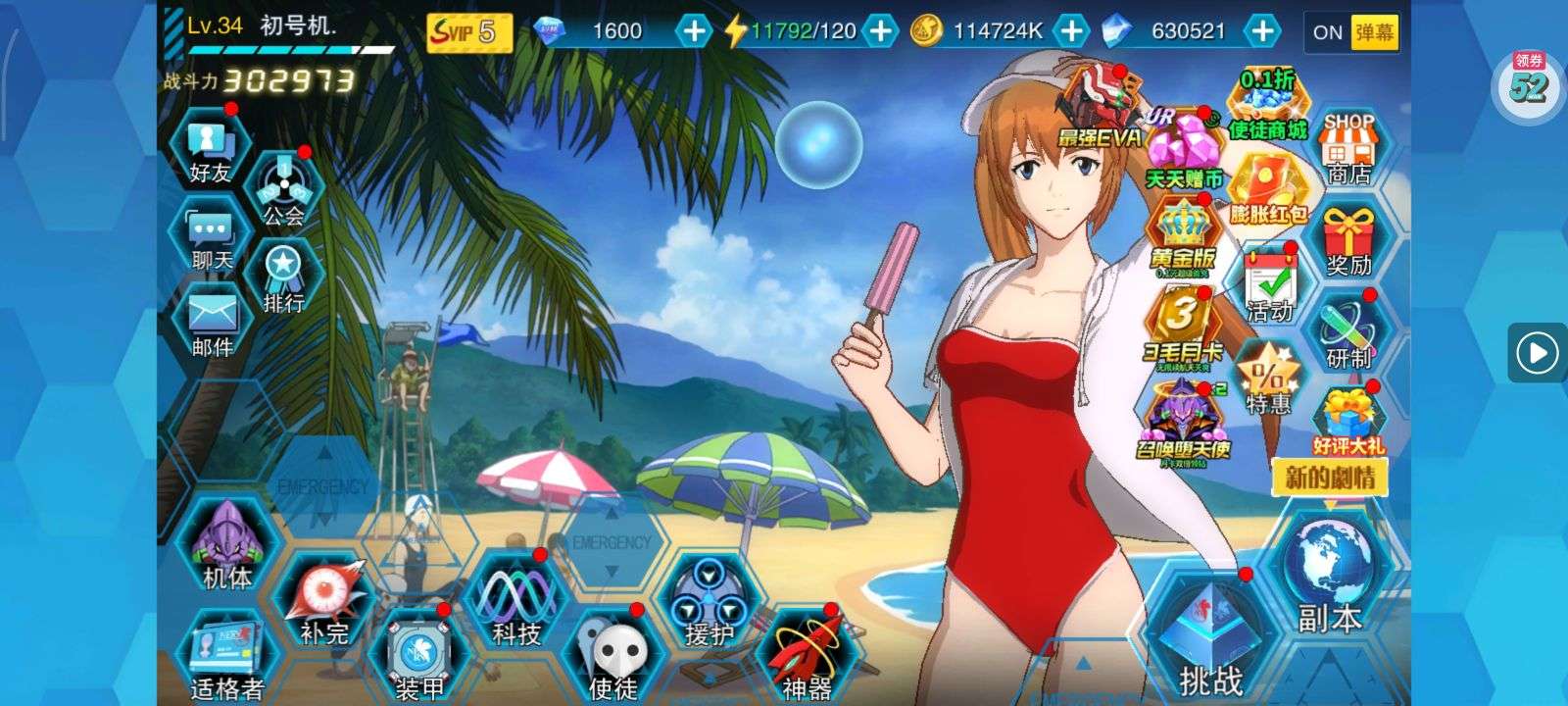
Task: Open the 聊天 chat panel
Action: tap(212, 238)
